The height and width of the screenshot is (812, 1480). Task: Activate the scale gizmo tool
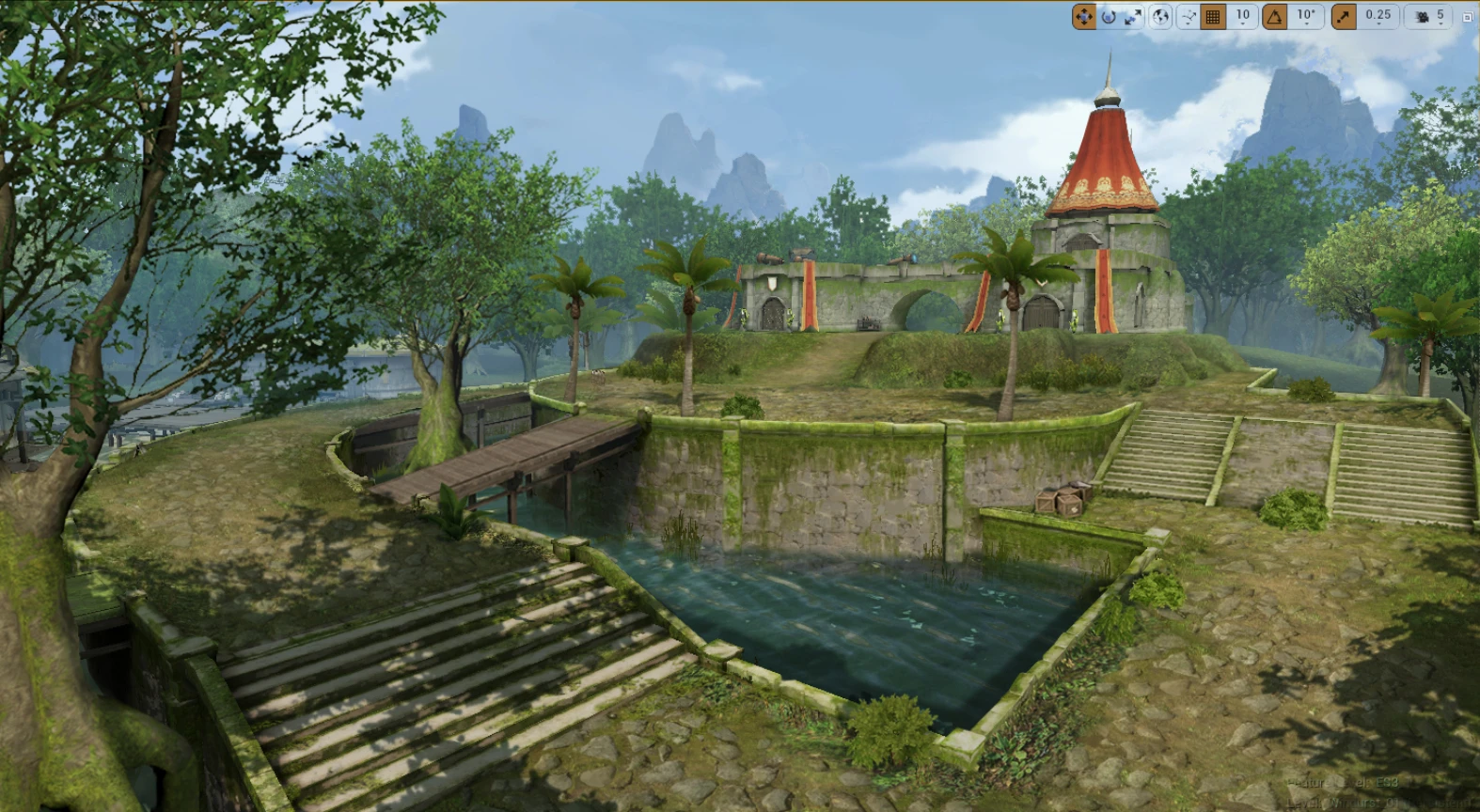click(x=1133, y=16)
